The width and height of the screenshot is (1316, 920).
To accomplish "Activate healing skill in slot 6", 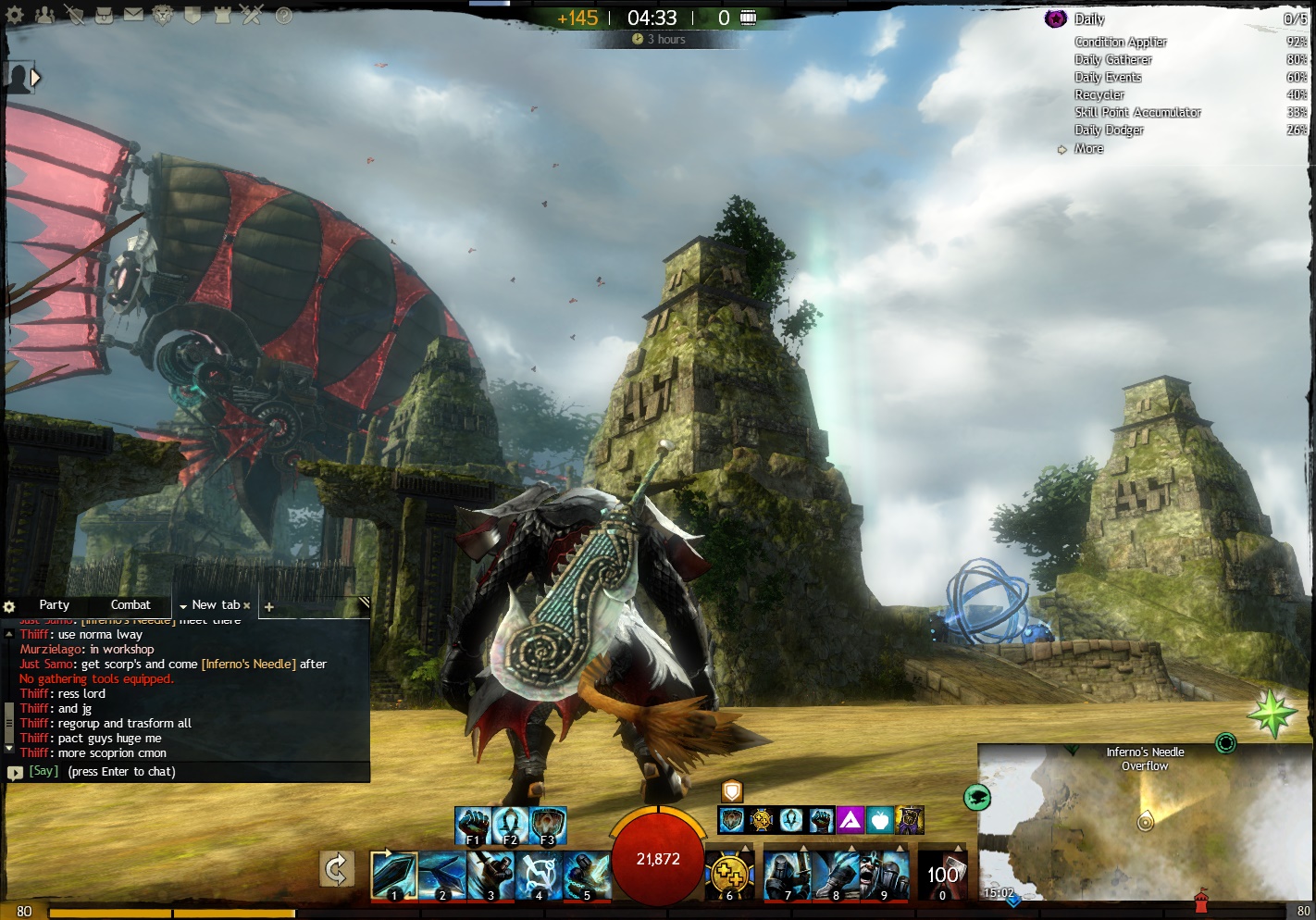I will (x=729, y=875).
